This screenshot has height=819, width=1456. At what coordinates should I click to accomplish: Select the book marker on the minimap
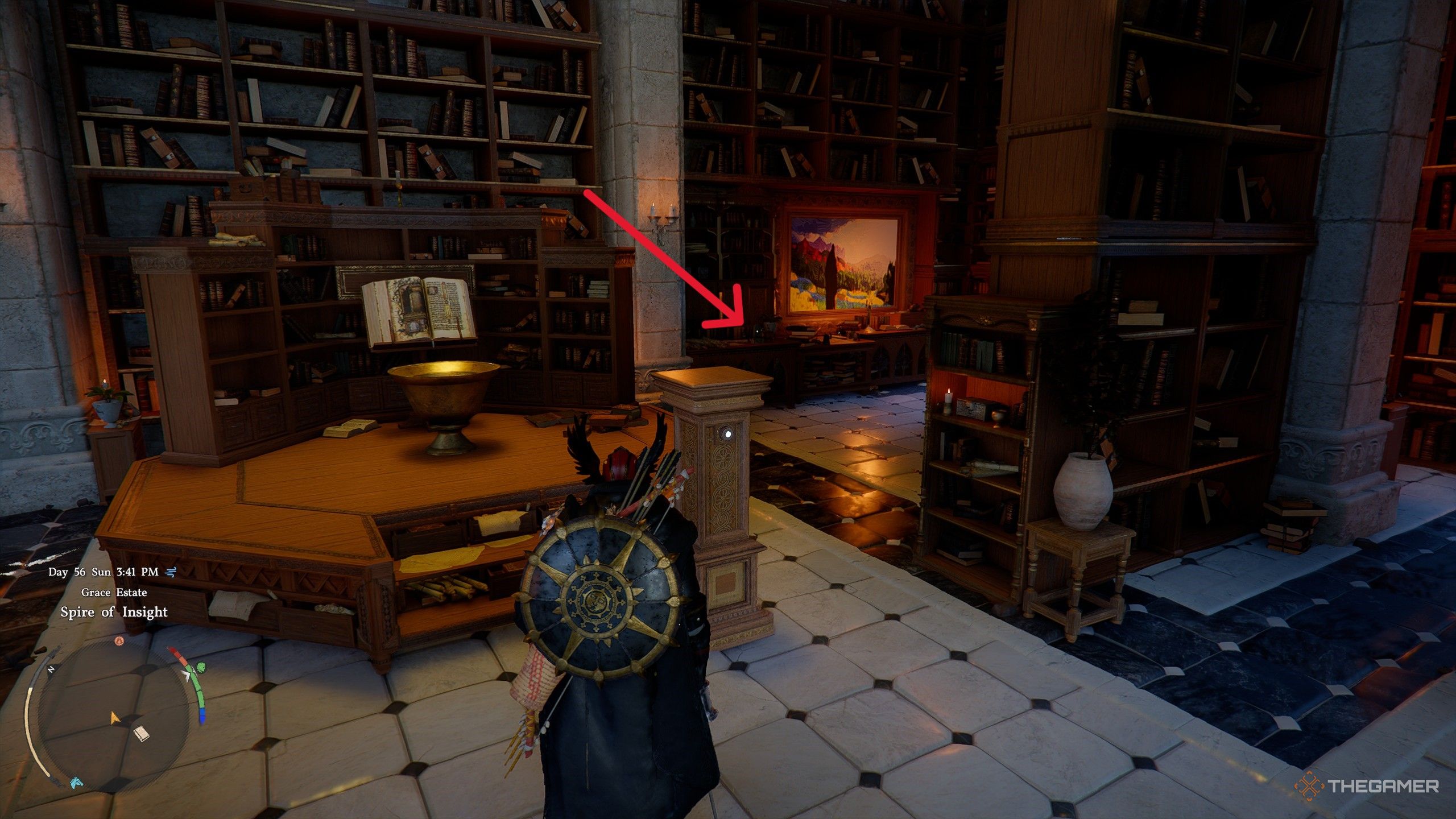[140, 734]
